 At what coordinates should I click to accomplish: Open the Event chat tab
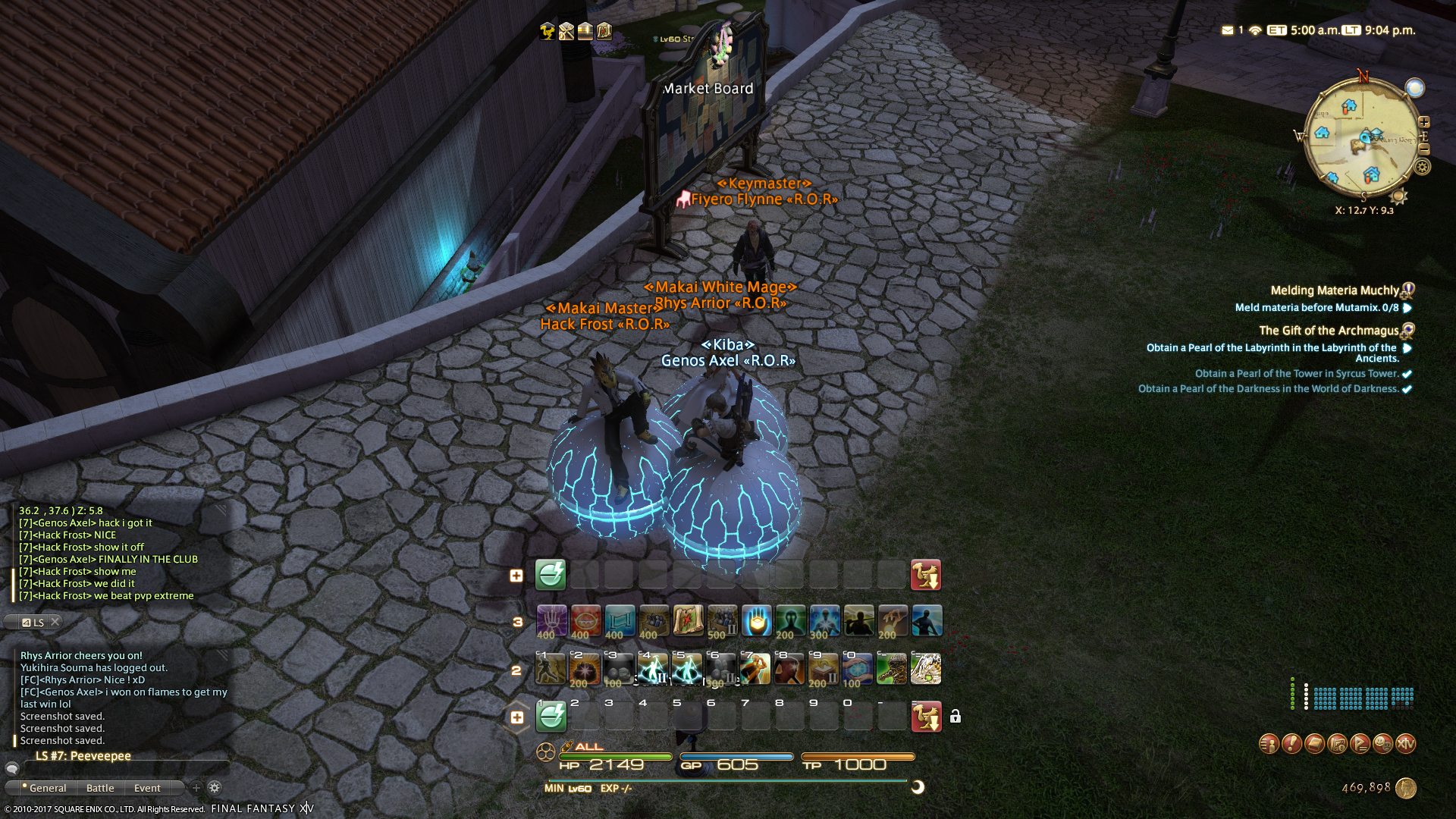[147, 788]
